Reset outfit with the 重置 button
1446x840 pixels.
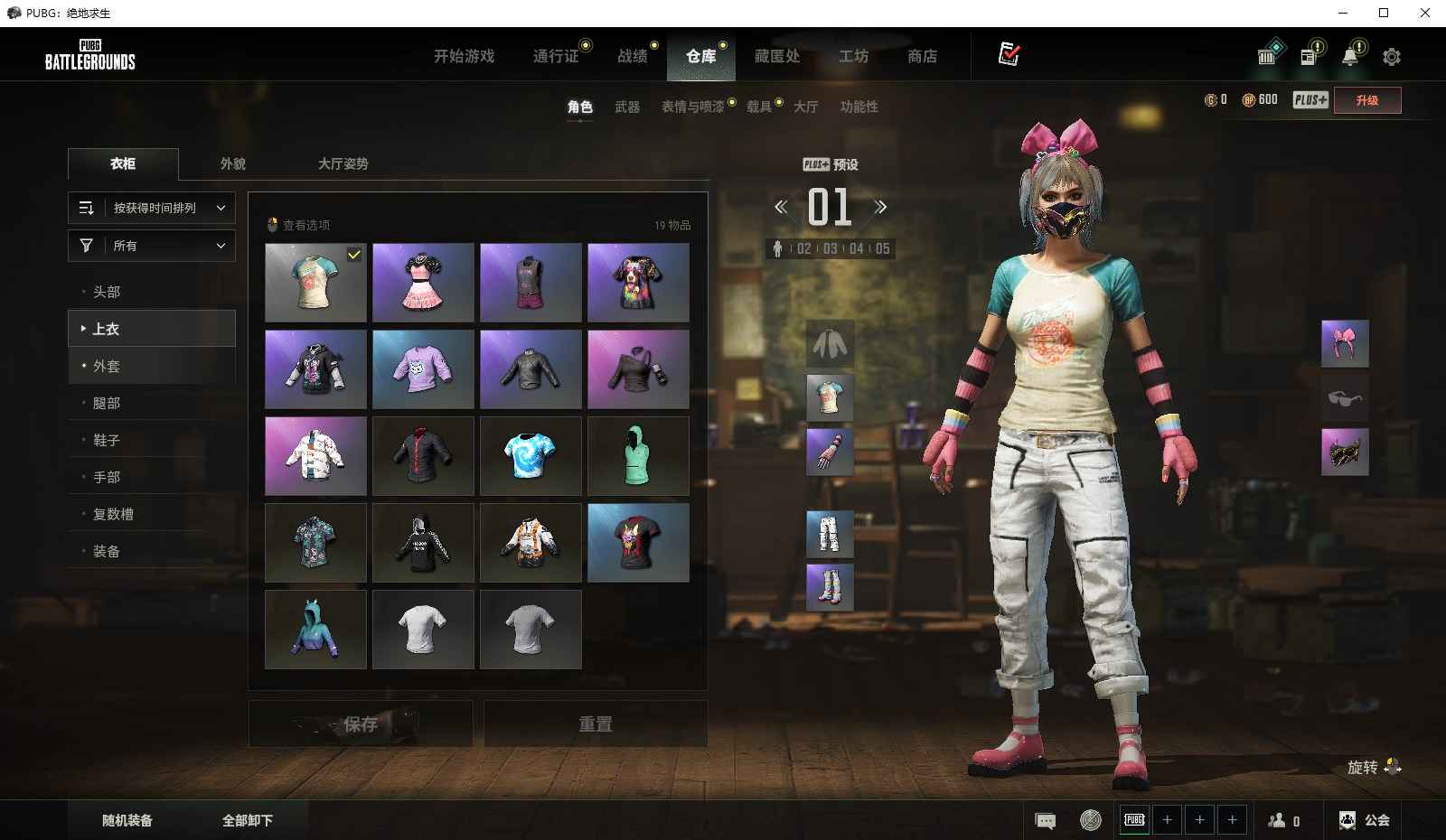596,723
